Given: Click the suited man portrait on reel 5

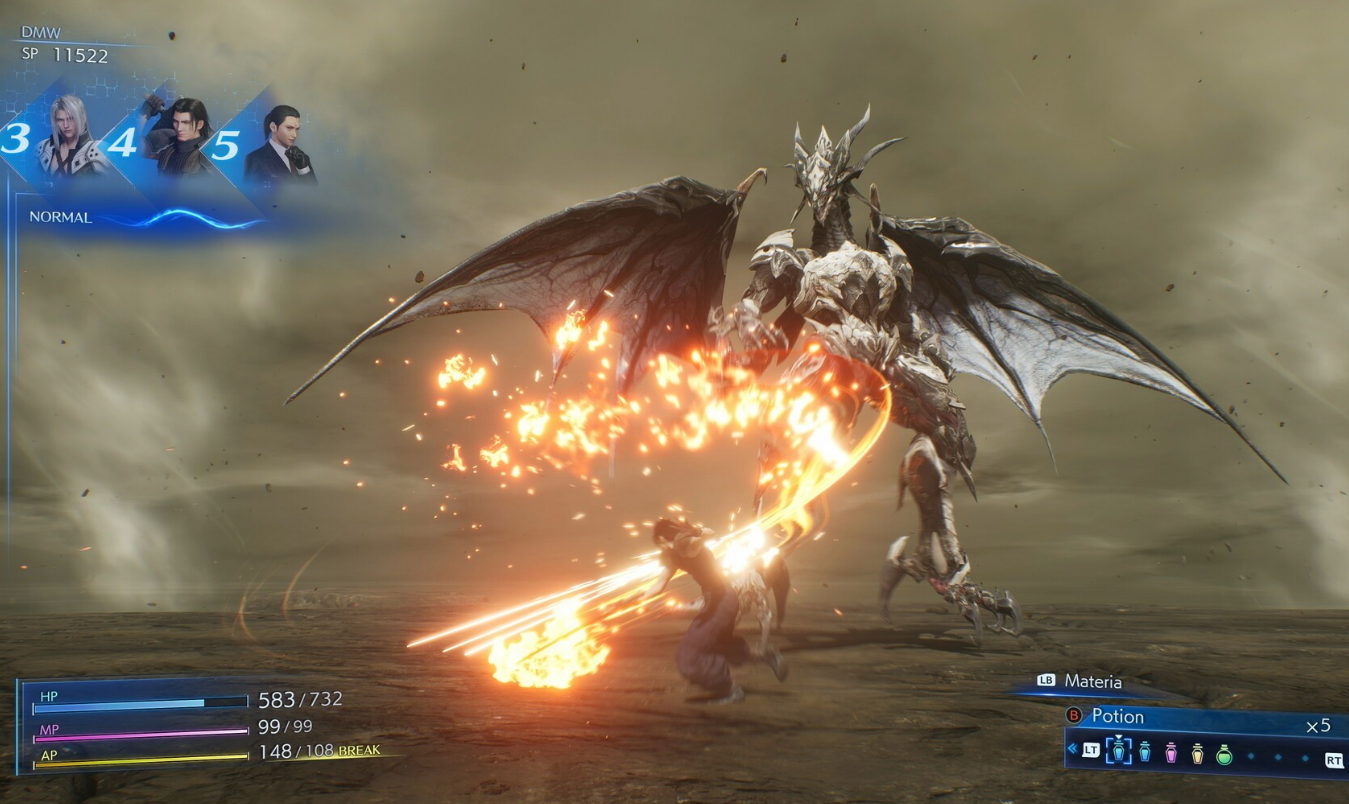Looking at the screenshot, I should tap(281, 143).
